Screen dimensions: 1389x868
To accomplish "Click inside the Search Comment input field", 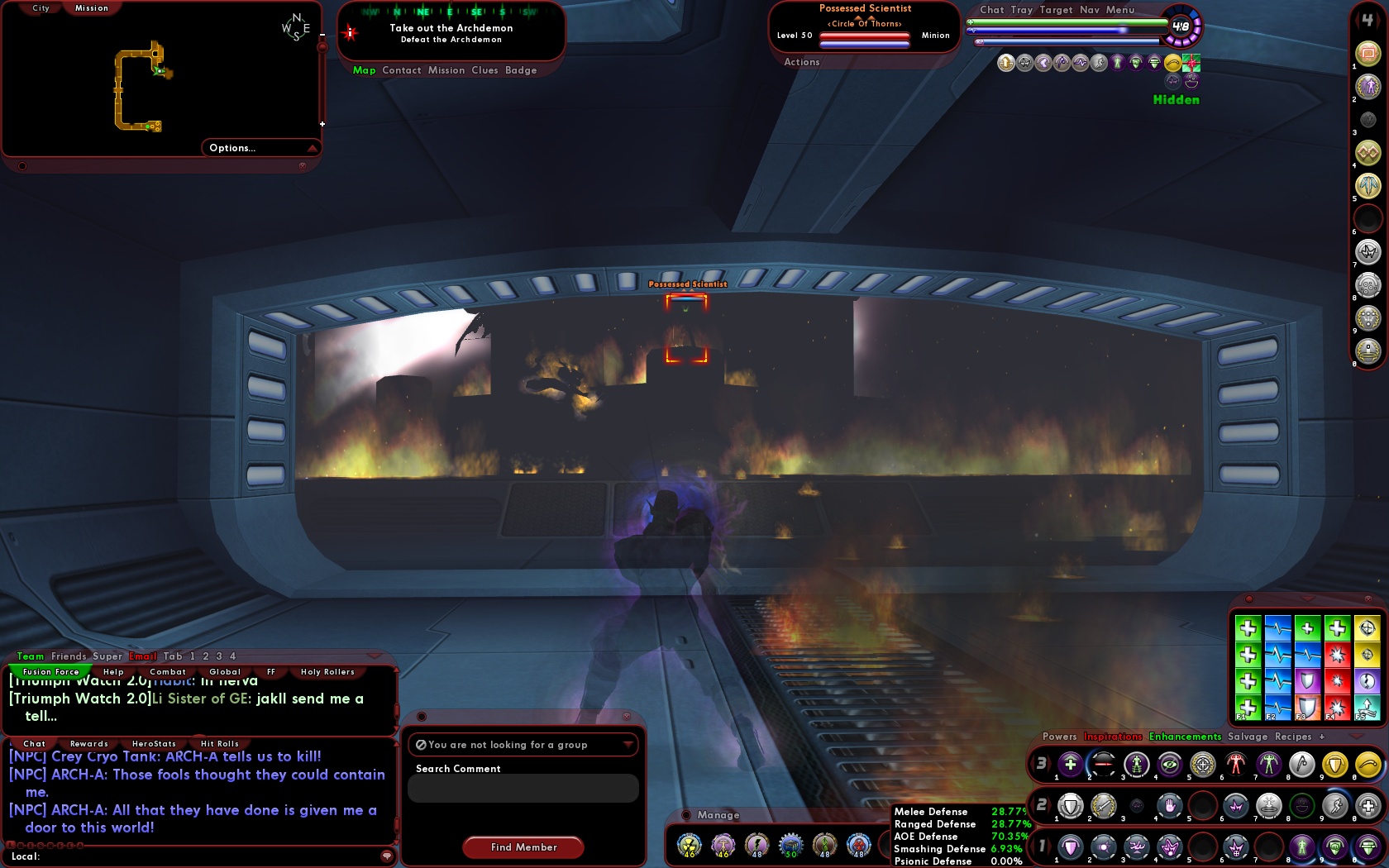I will (523, 788).
